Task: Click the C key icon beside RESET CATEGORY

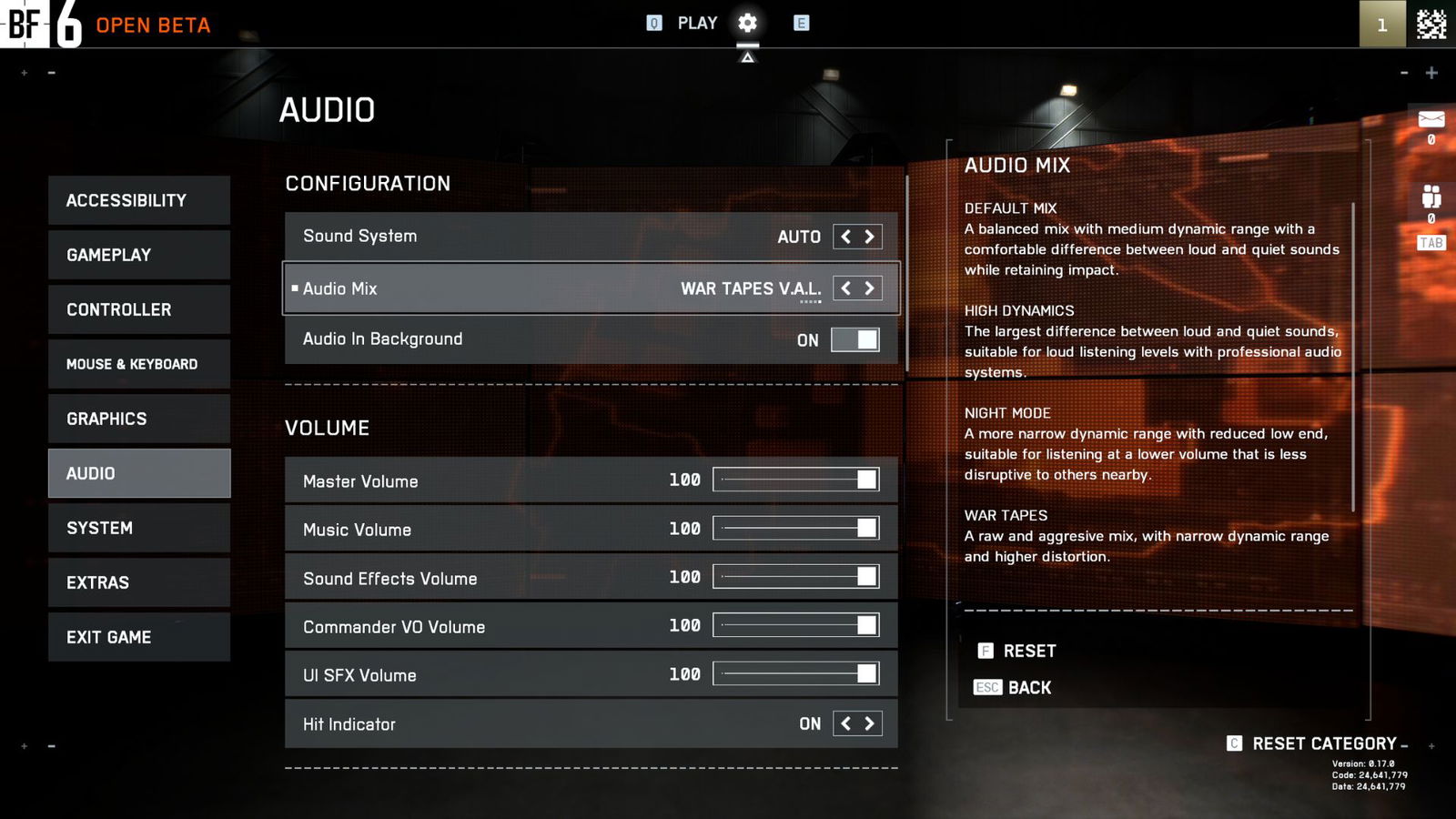Action: (1234, 743)
